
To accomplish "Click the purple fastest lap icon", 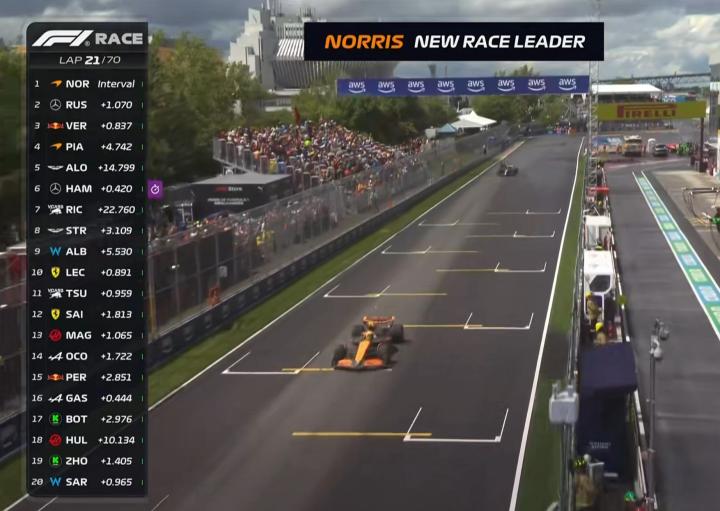I will point(155,189).
